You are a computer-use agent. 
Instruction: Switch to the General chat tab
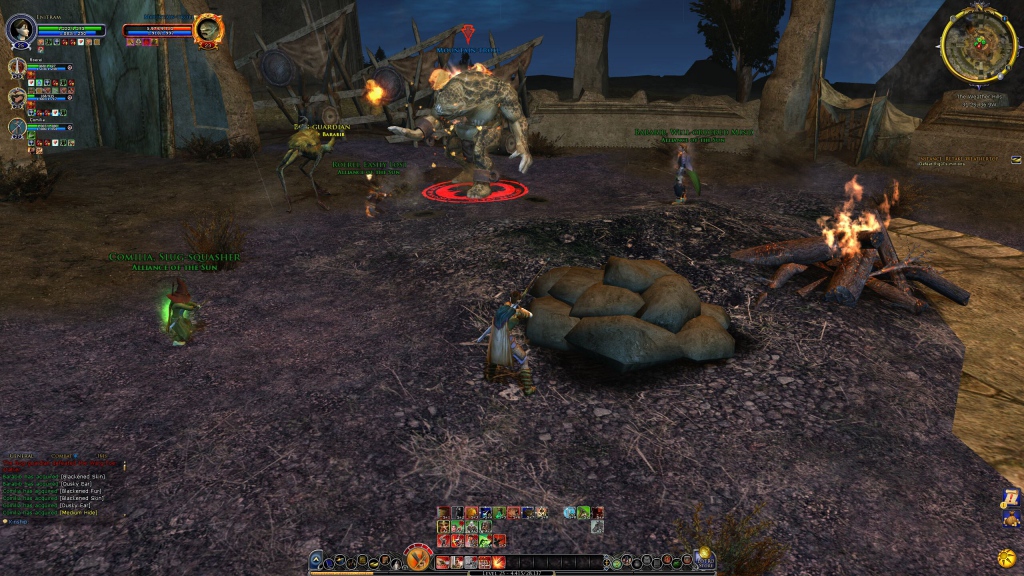[x=22, y=456]
